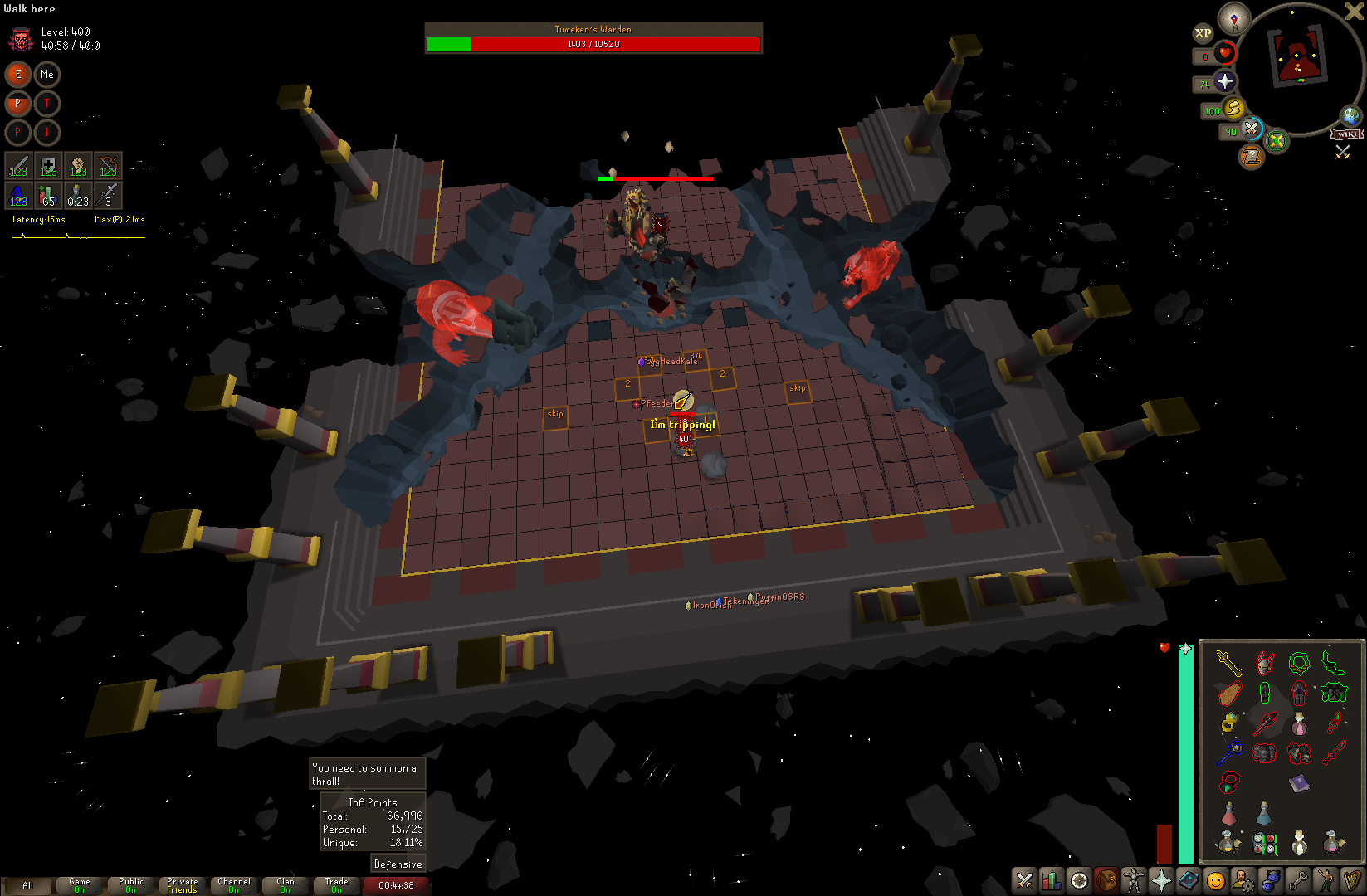The image size is (1367, 896).
Task: Toggle the prayer orb on the minimap
Action: click(x=1225, y=81)
